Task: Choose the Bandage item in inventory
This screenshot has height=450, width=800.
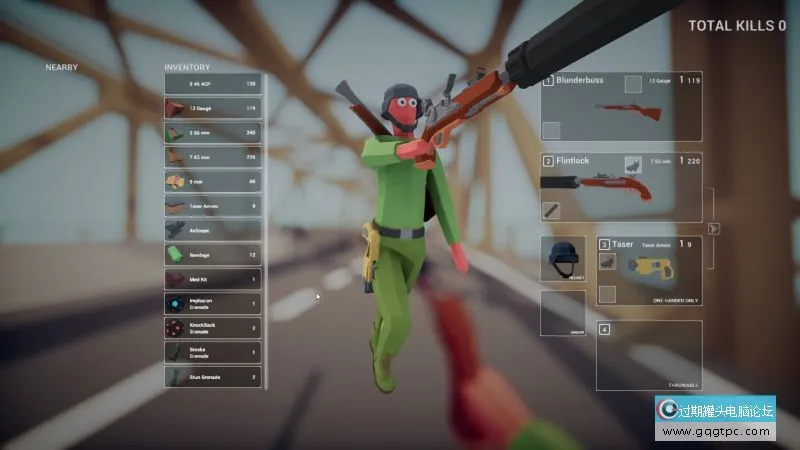Action: point(212,254)
